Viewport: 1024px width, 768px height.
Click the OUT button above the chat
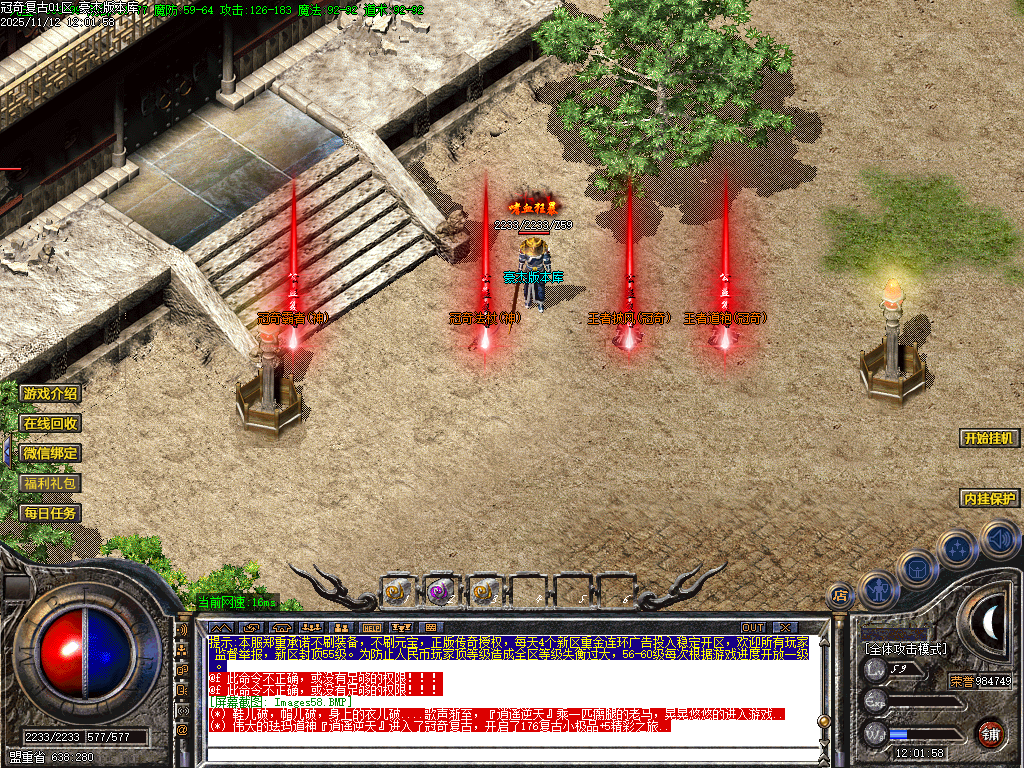pos(753,627)
